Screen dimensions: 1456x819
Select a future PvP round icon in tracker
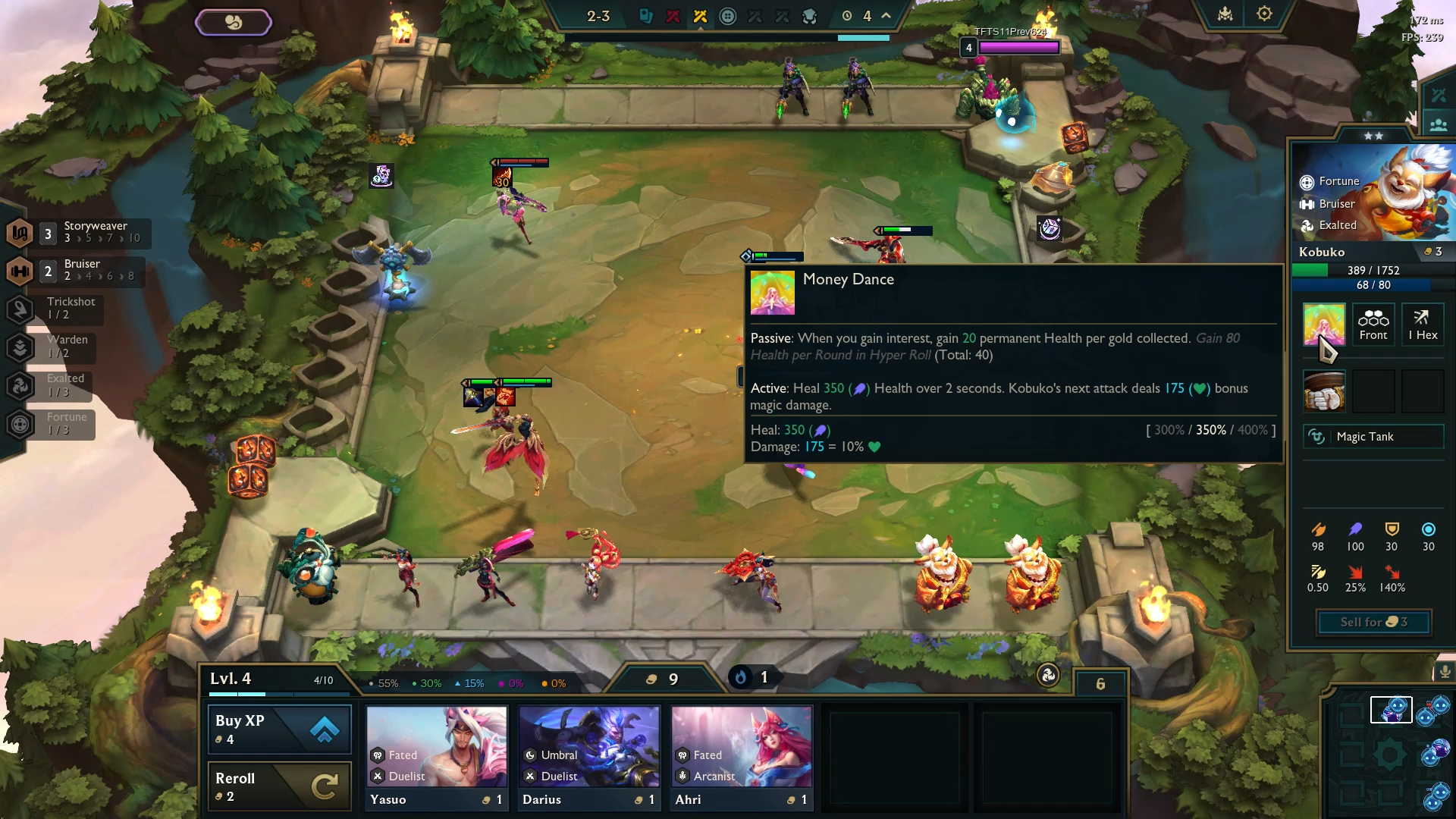coord(755,15)
